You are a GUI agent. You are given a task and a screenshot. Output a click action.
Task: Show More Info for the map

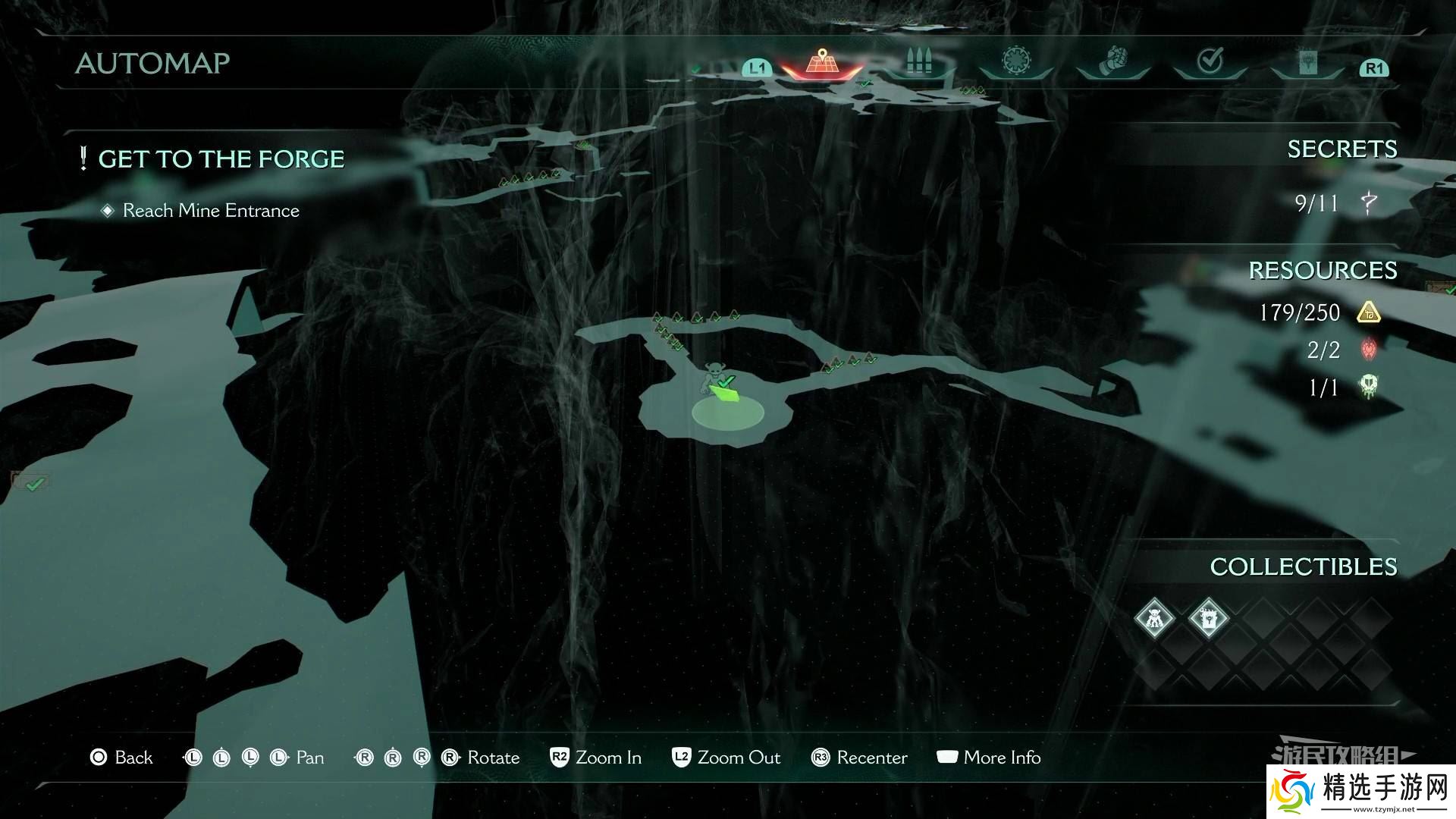tap(989, 758)
